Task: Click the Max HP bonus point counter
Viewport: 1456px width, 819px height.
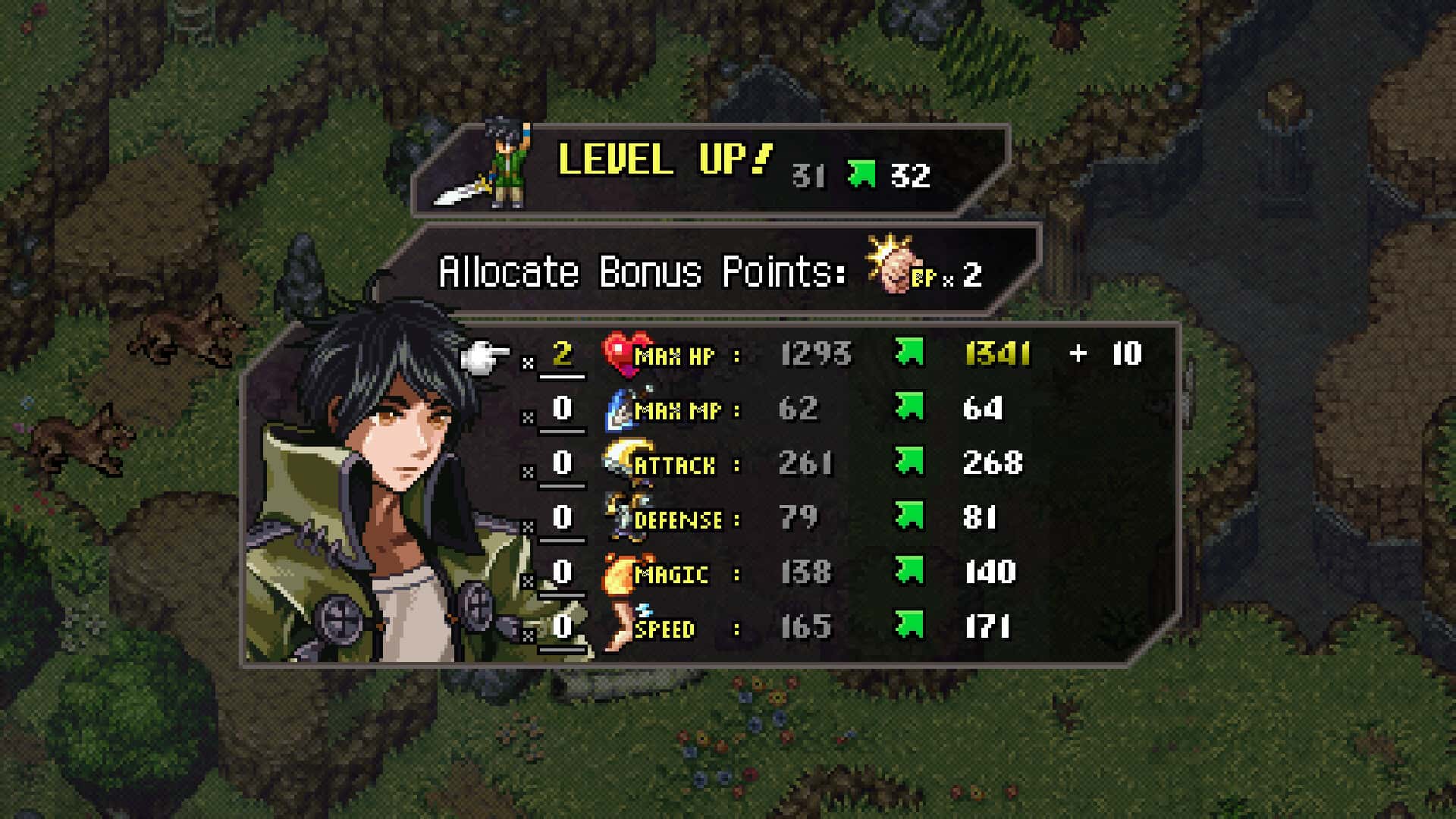Action: coord(562,355)
